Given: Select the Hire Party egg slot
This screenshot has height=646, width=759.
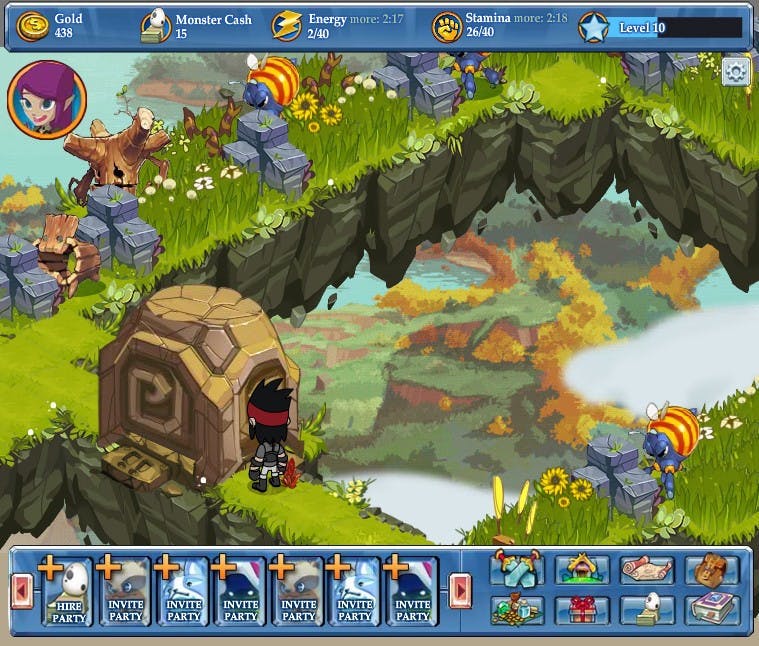Looking at the screenshot, I should coord(68,591).
